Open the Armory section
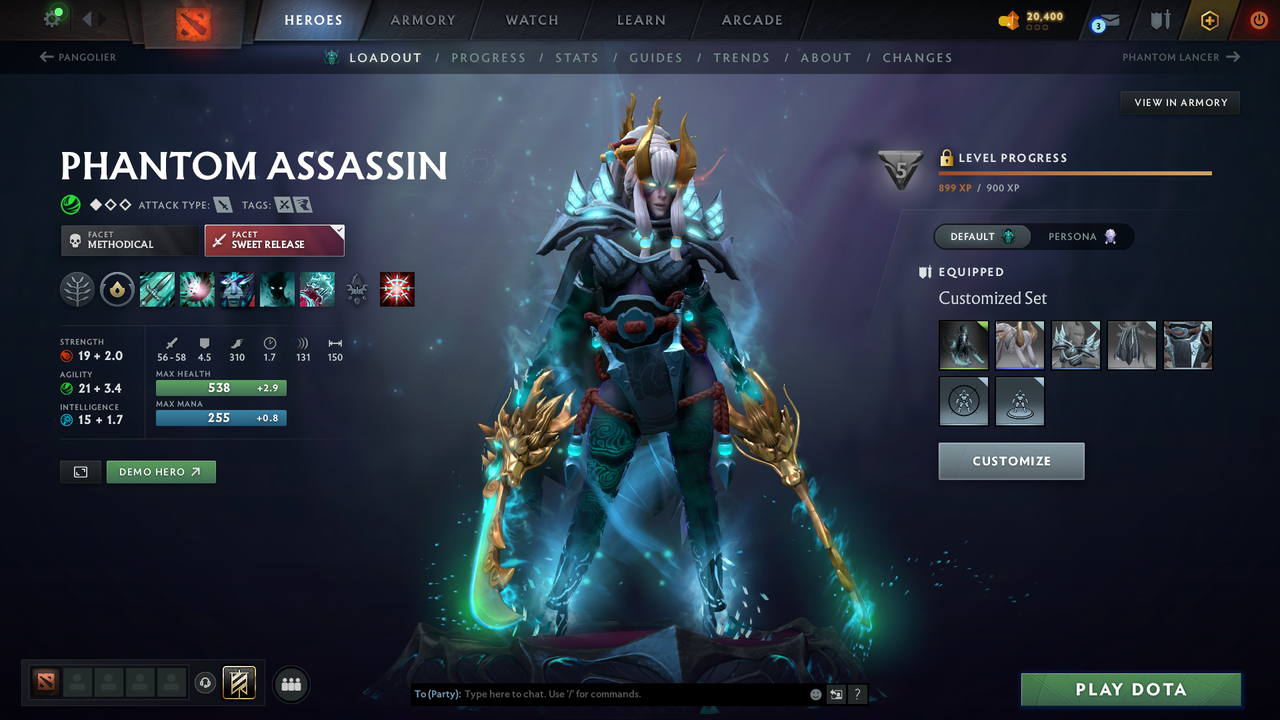The width and height of the screenshot is (1280, 720). (422, 20)
